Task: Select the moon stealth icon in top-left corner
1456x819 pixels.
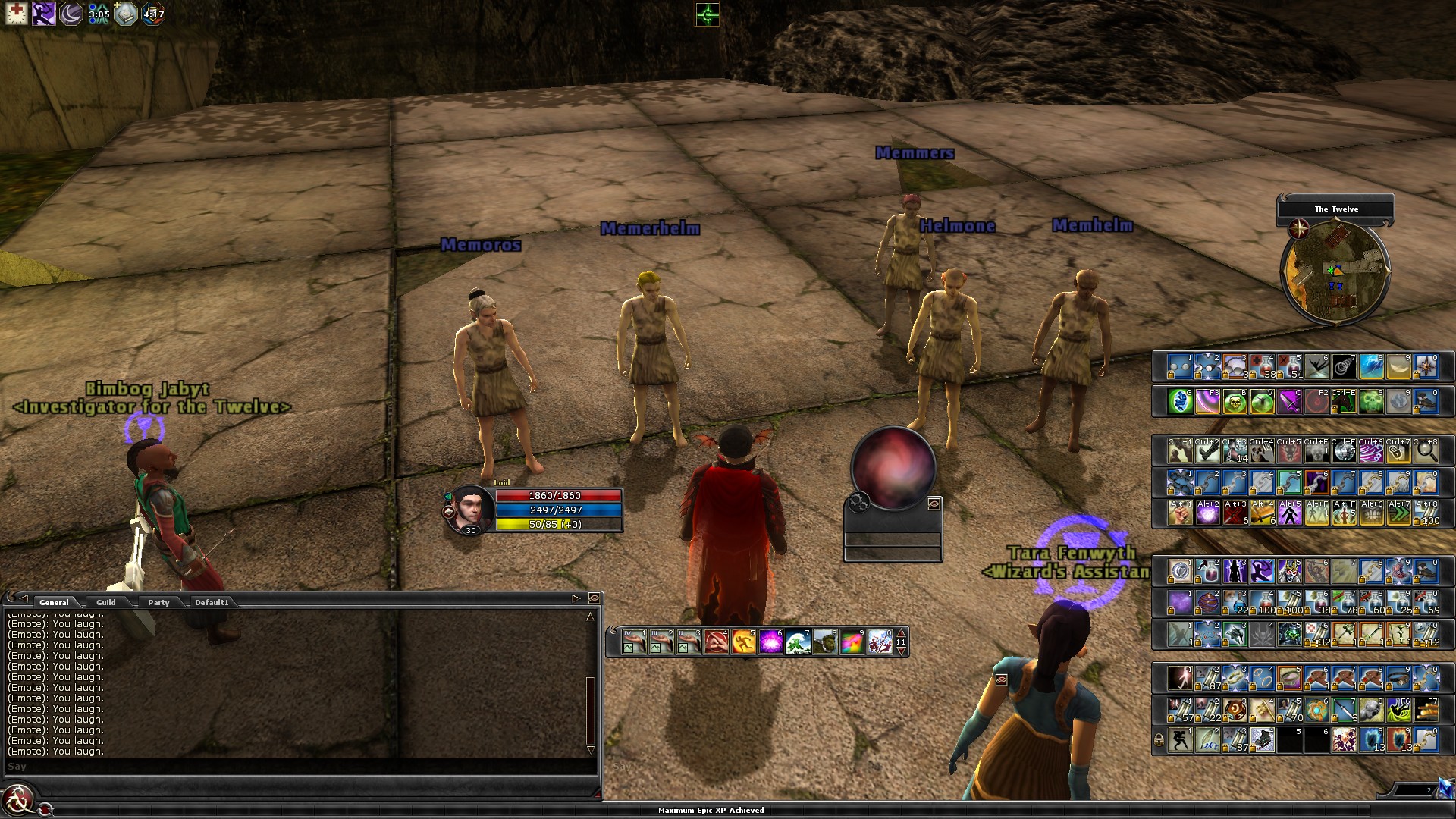Action: 71,14
